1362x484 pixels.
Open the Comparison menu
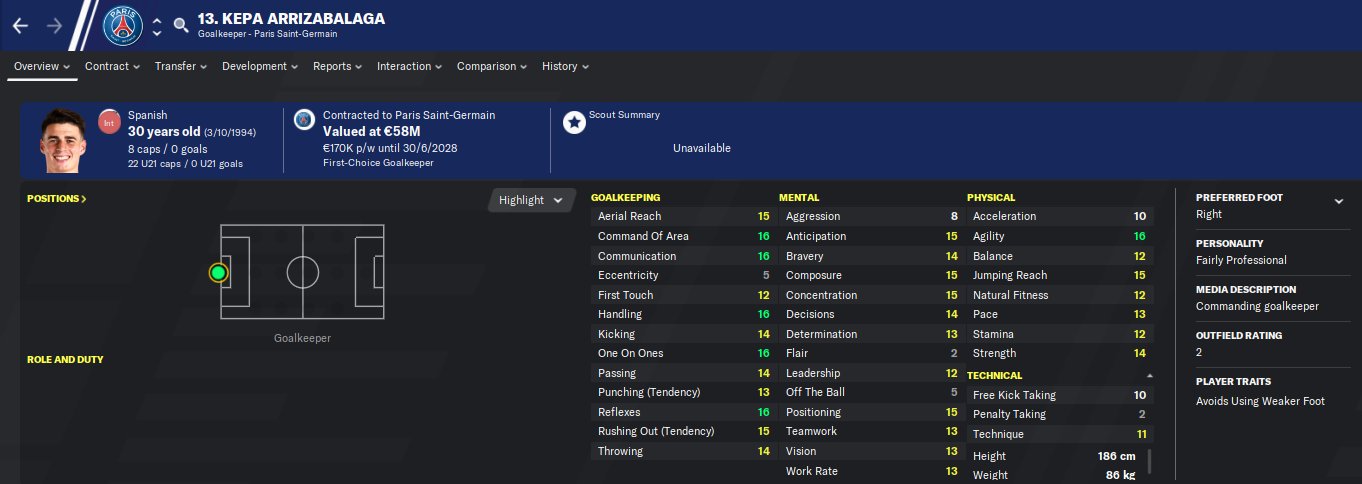pyautogui.click(x=492, y=67)
